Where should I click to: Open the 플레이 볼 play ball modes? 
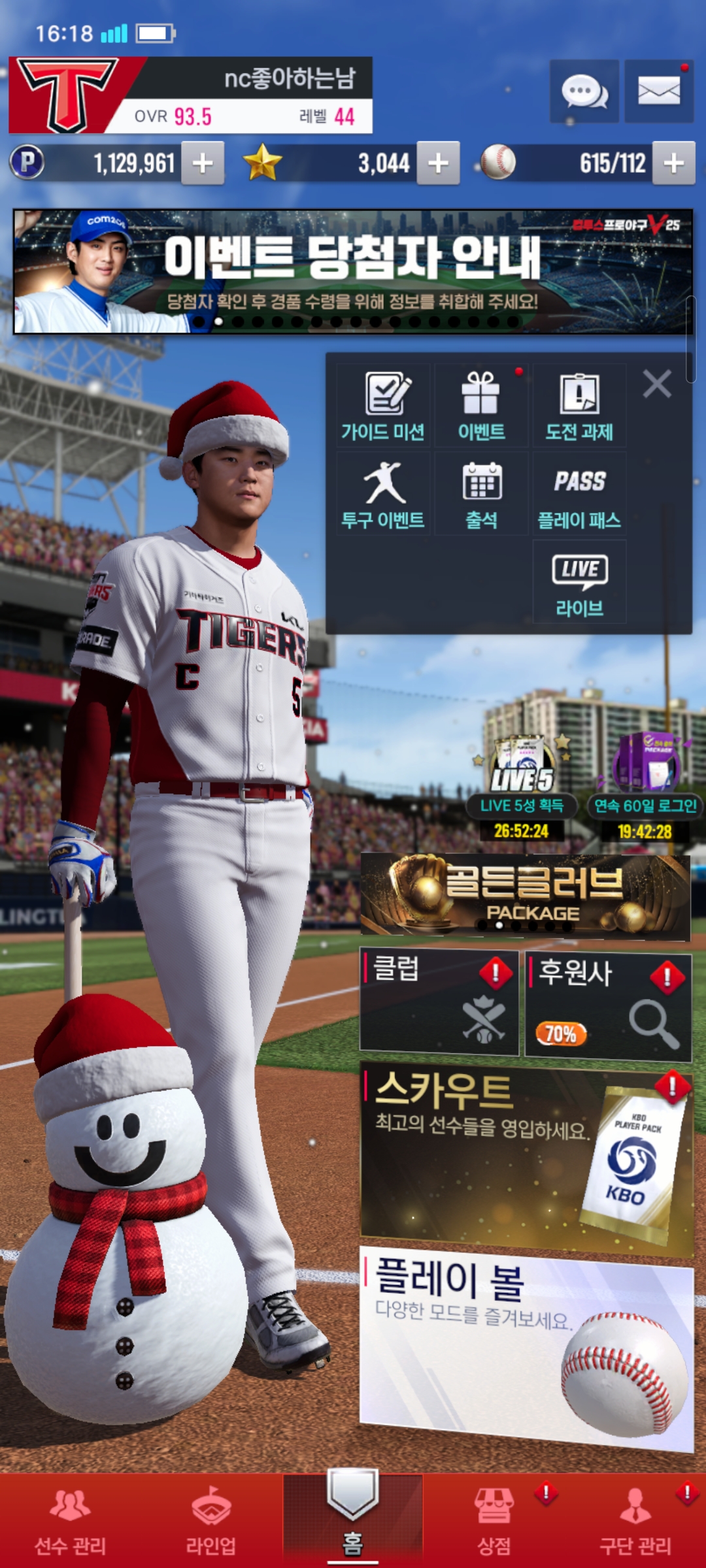(x=526, y=1346)
